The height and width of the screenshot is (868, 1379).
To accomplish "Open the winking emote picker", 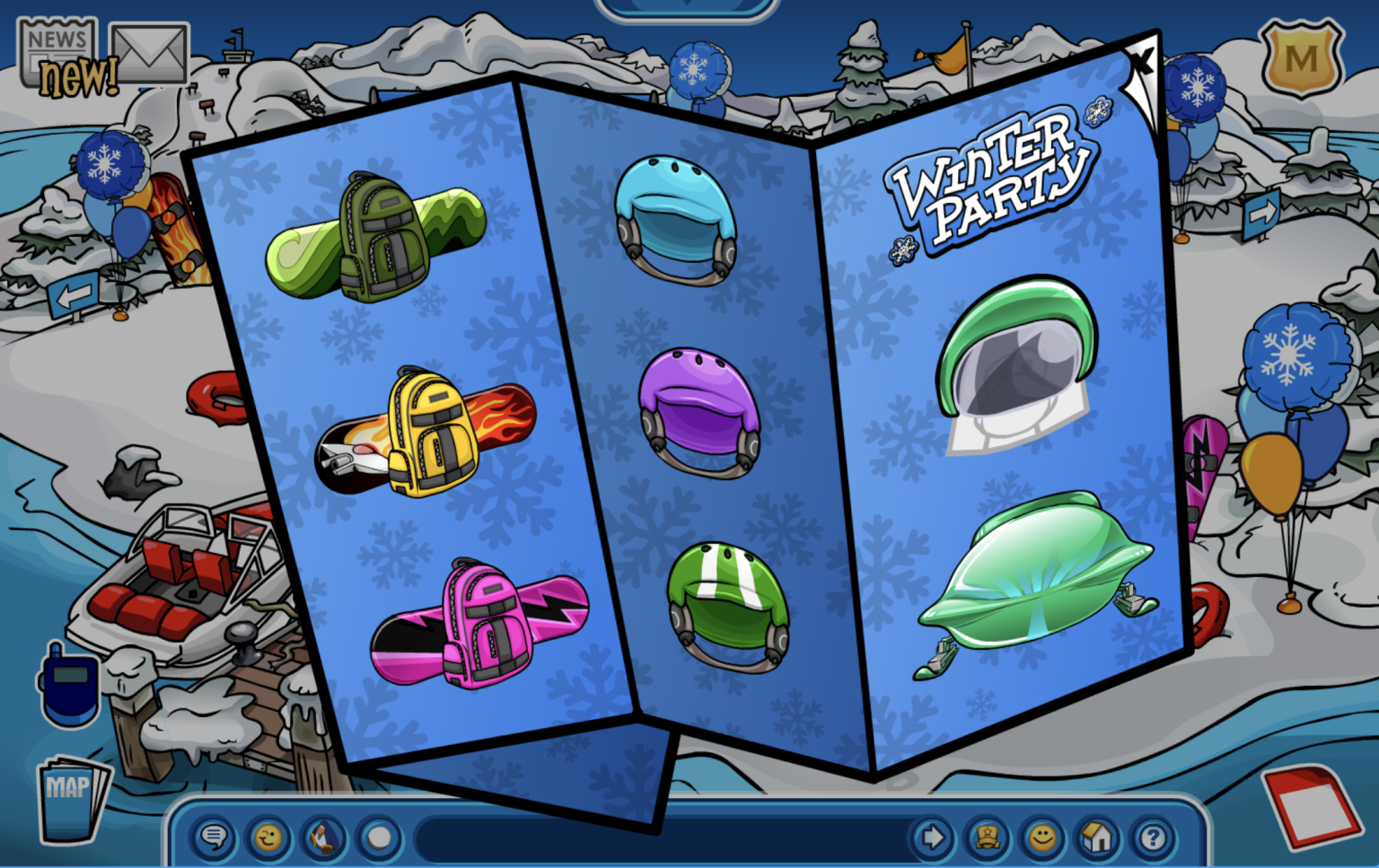I will coord(268,838).
